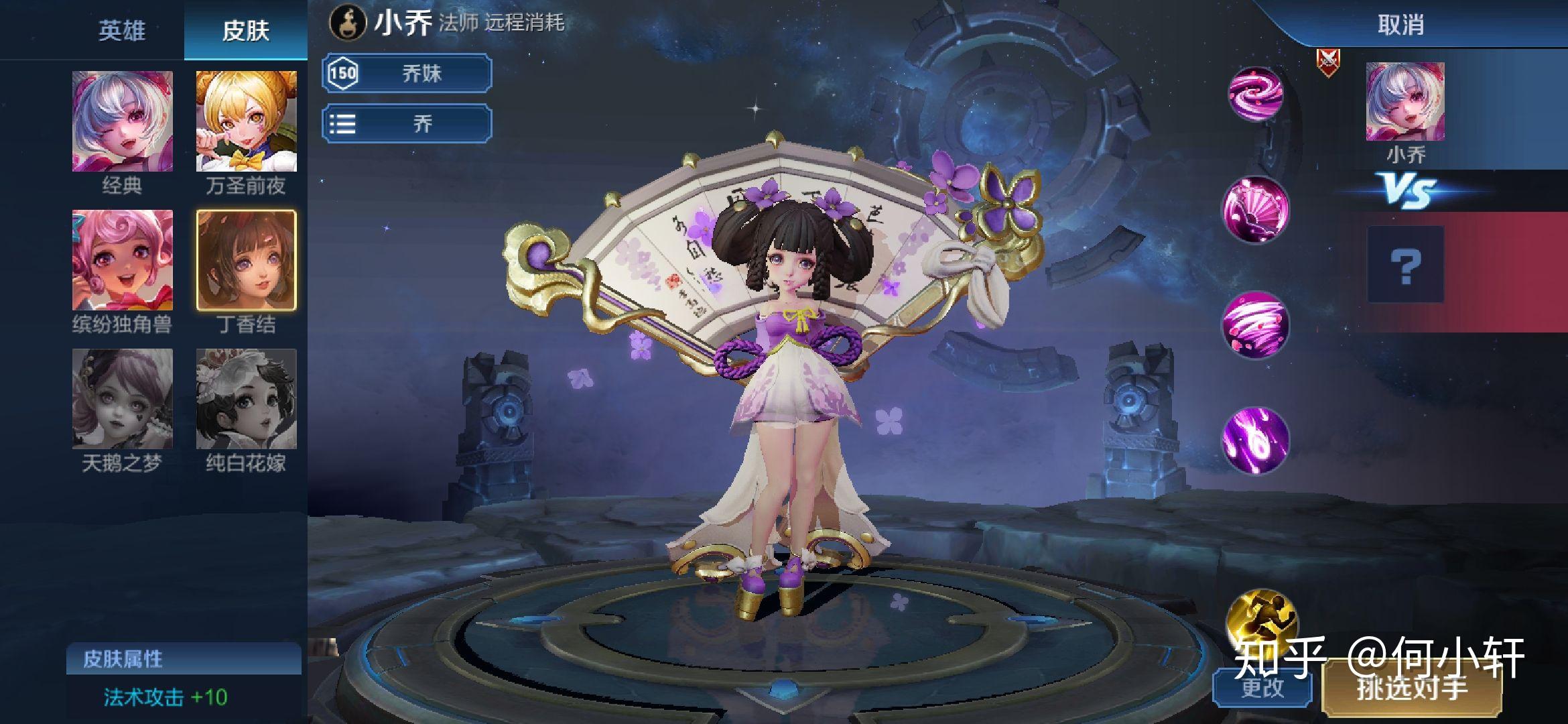Select the 皮肤 skin tab
This screenshot has width=1568, height=724.
245,31
